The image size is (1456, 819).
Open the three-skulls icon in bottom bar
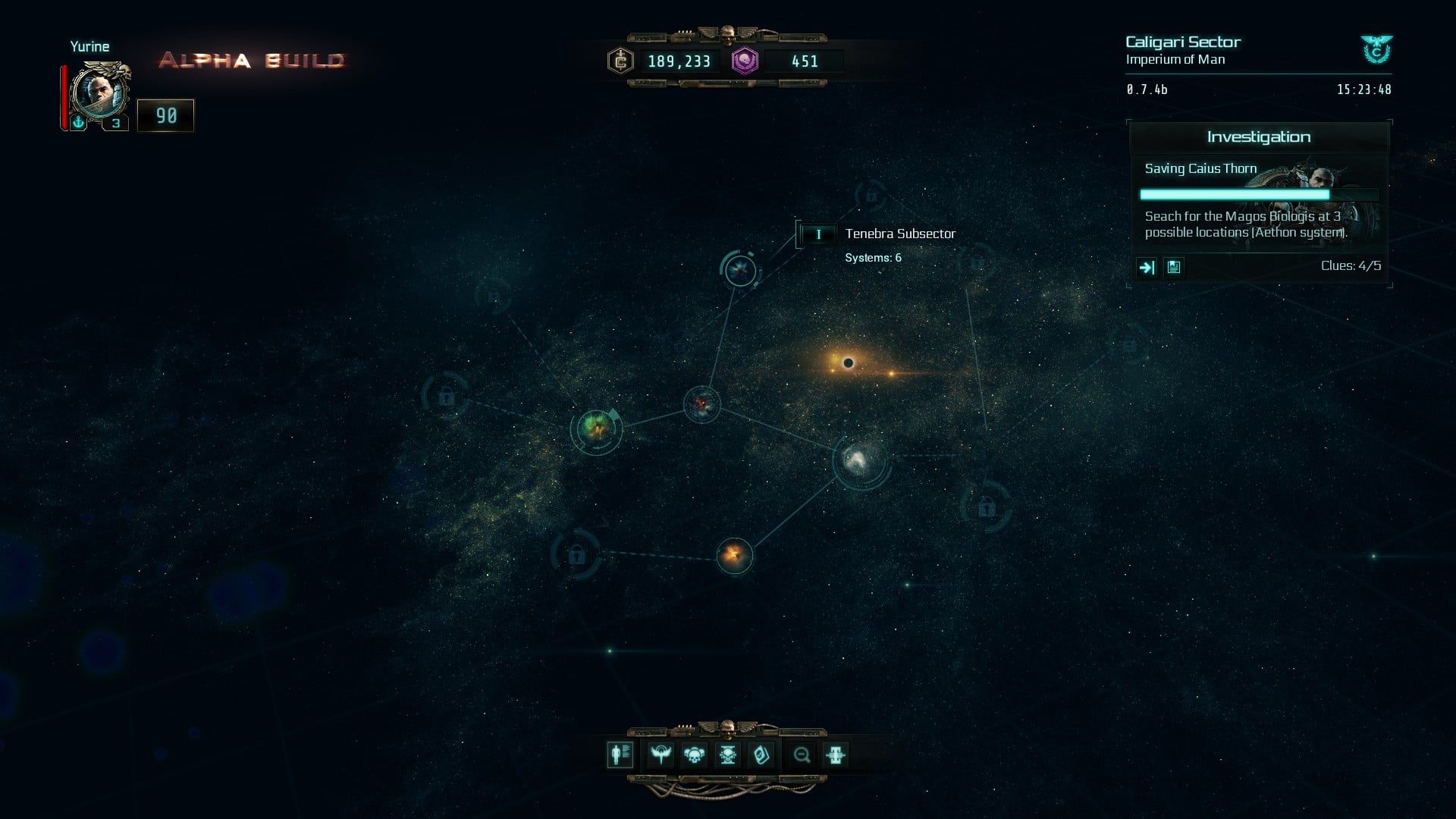[694, 755]
